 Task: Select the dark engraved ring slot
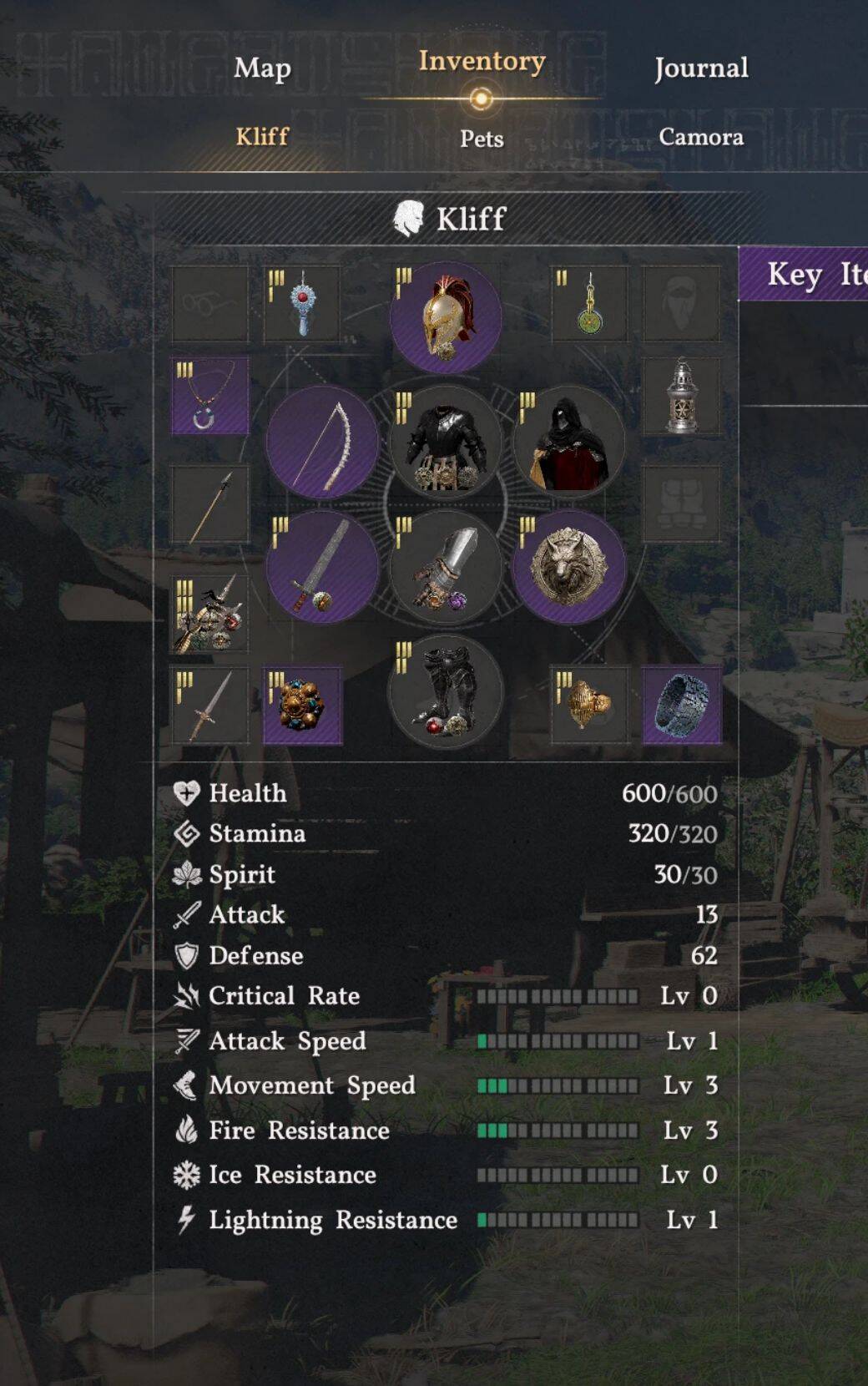[682, 705]
